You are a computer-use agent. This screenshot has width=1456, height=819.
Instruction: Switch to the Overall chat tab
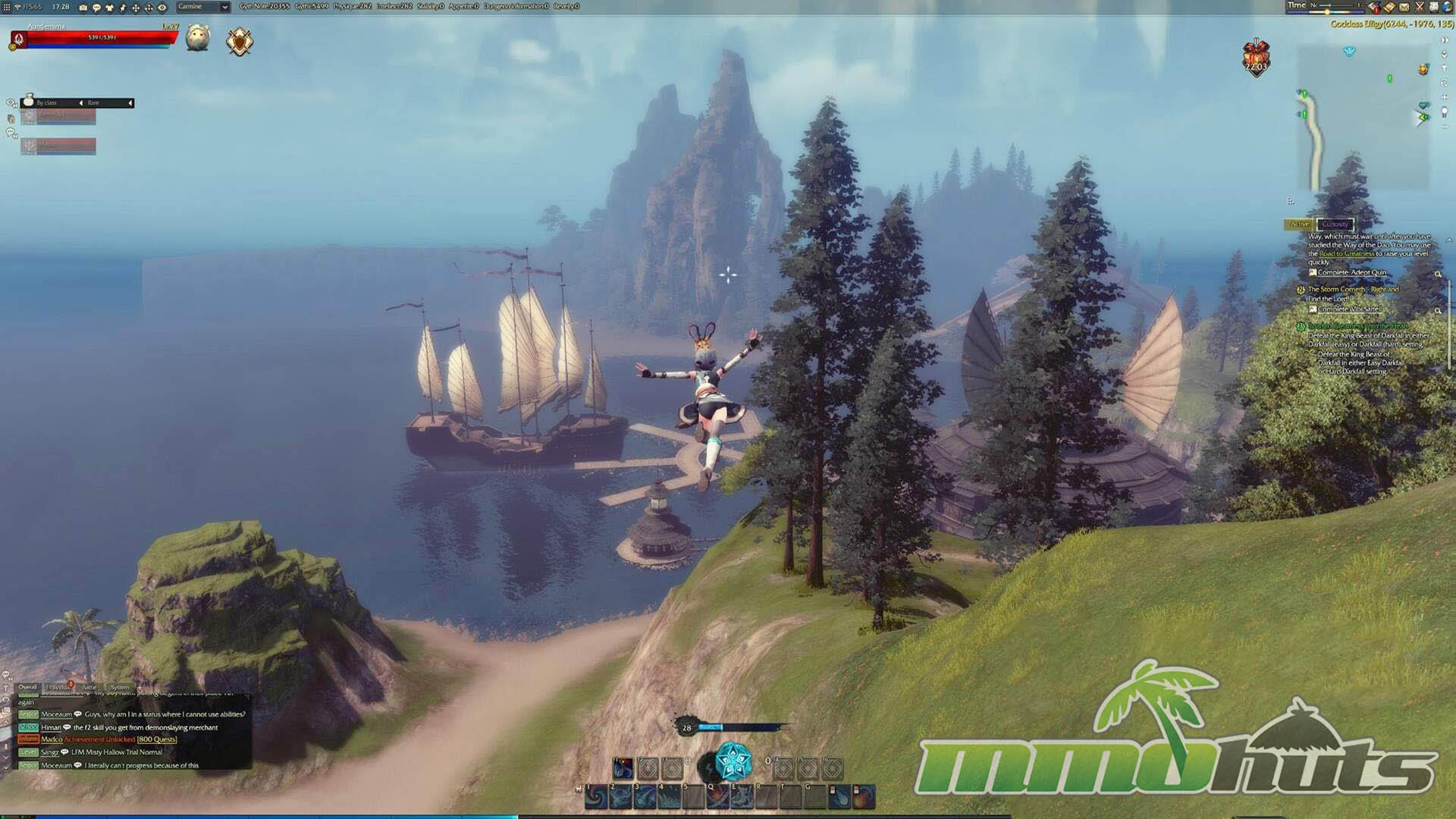tap(27, 687)
